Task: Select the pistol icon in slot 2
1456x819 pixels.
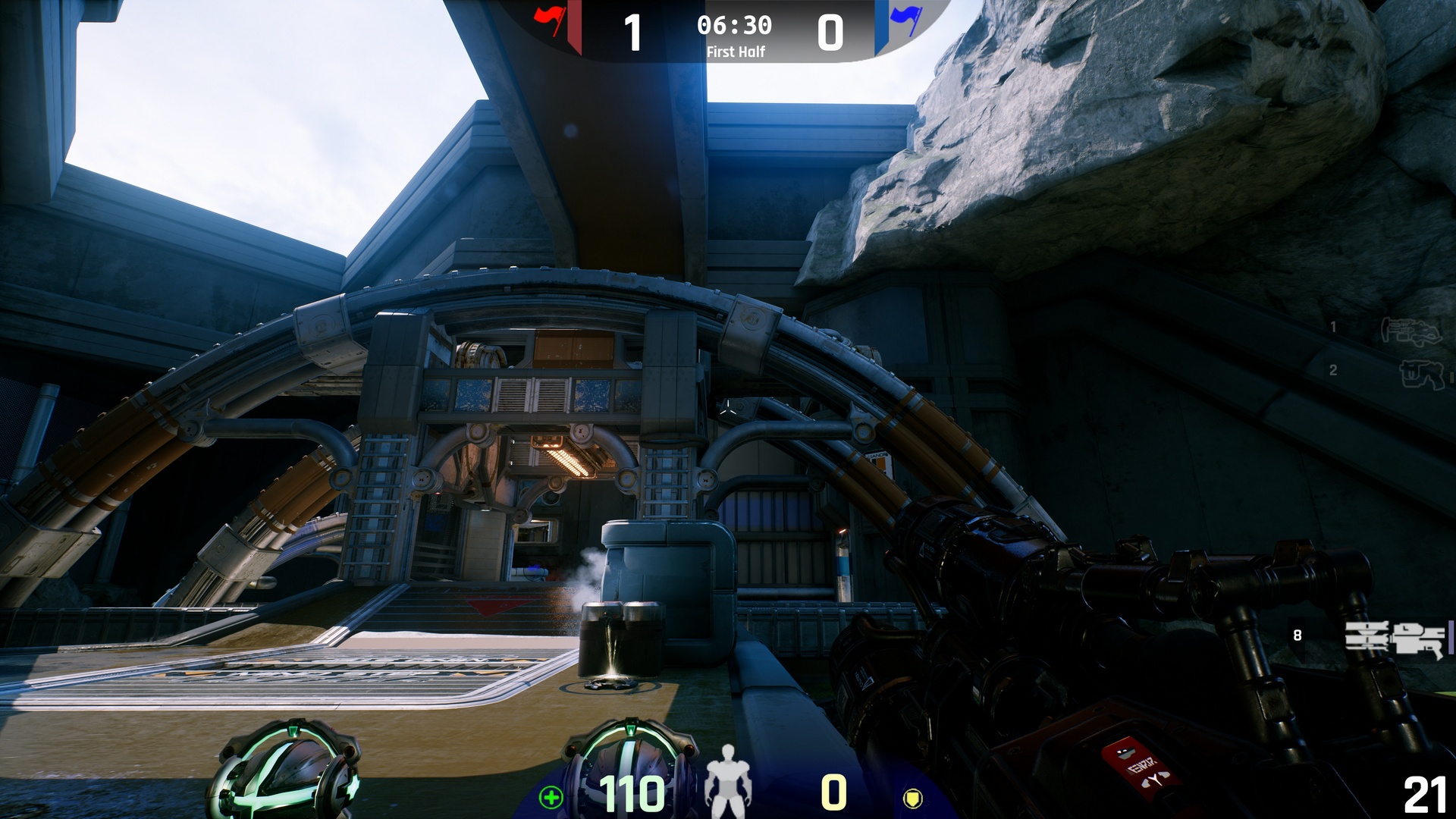Action: point(1423,376)
